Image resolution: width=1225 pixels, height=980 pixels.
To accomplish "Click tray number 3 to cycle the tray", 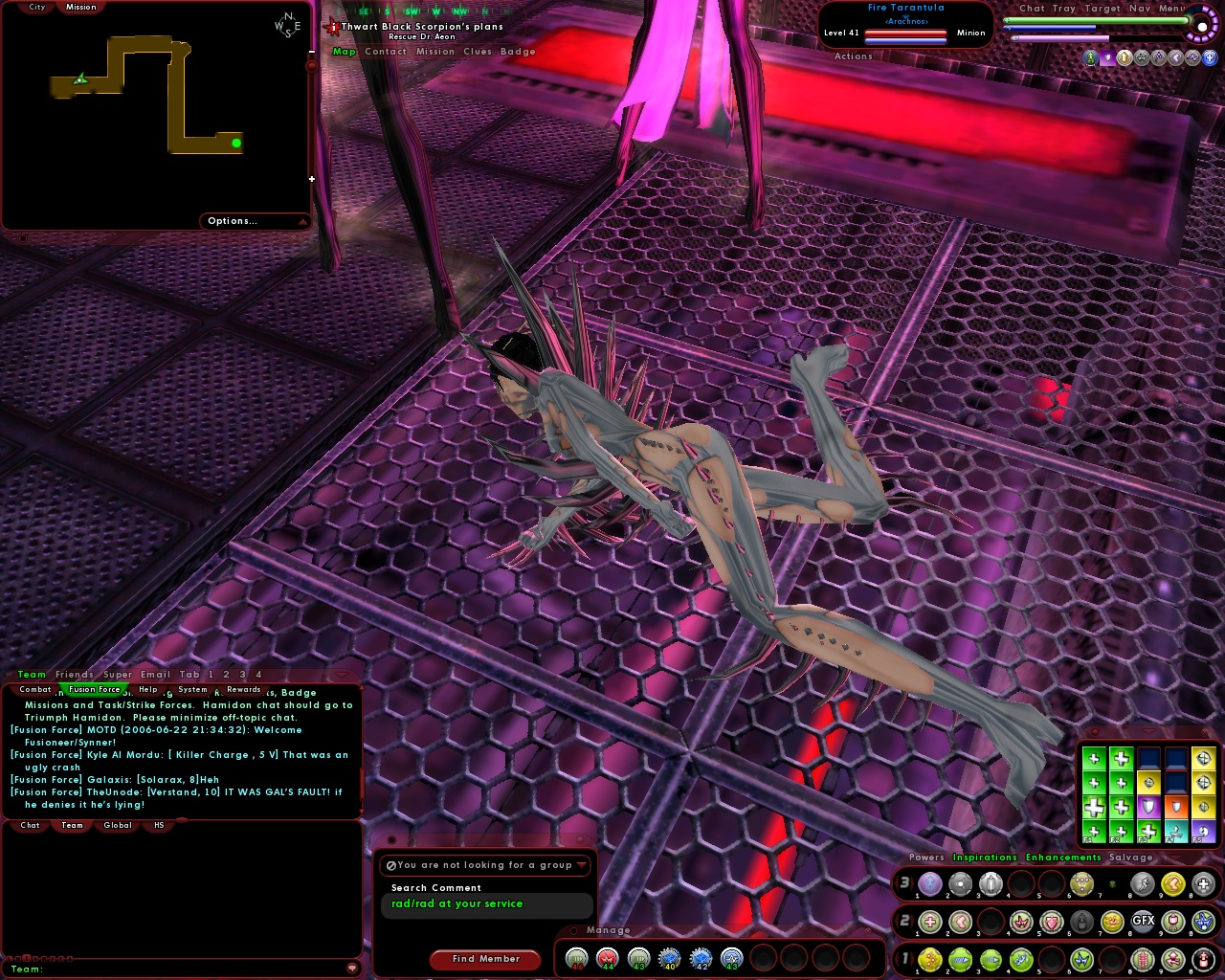I will [x=904, y=883].
